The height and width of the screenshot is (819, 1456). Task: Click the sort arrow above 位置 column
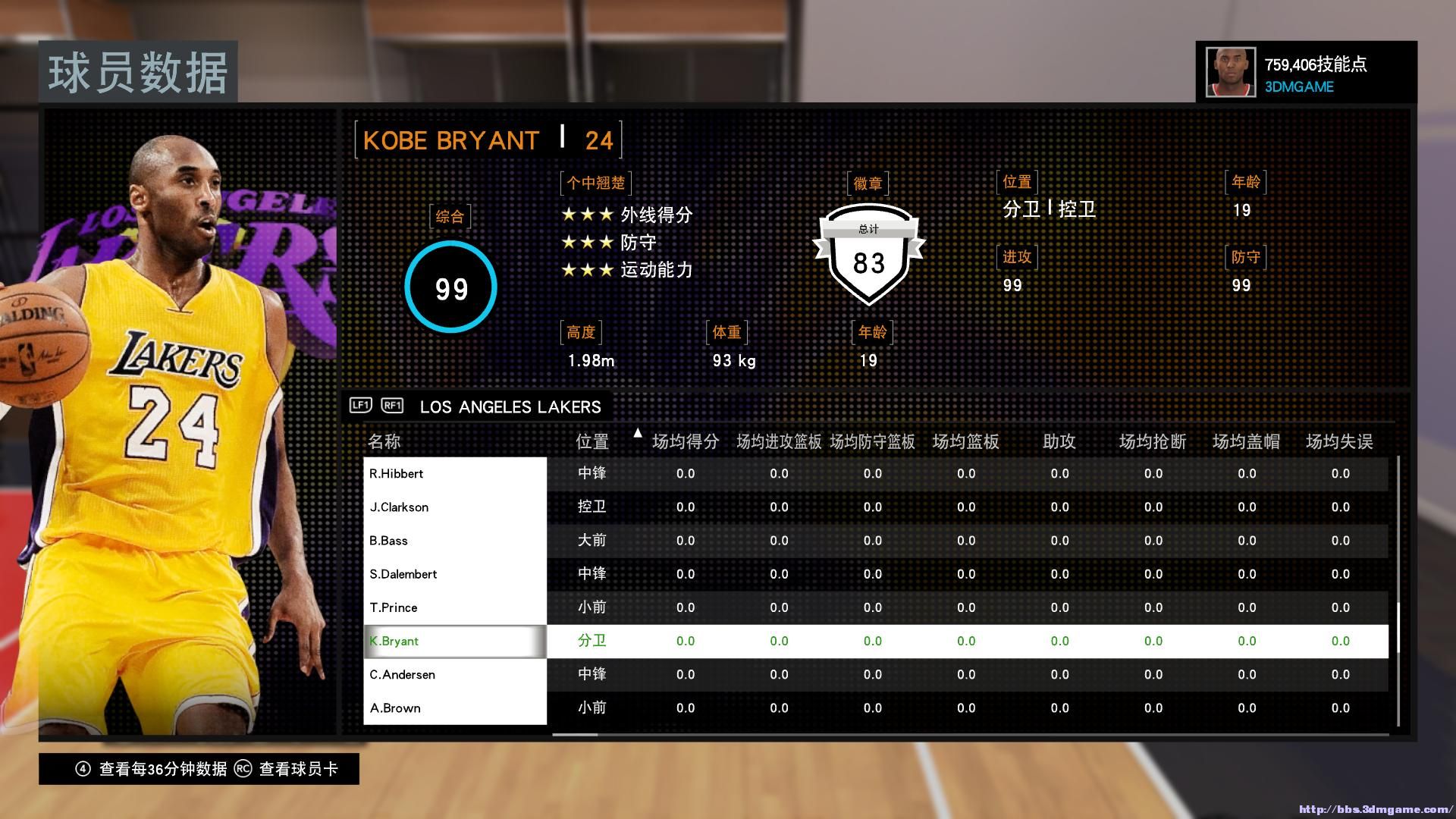tap(638, 432)
